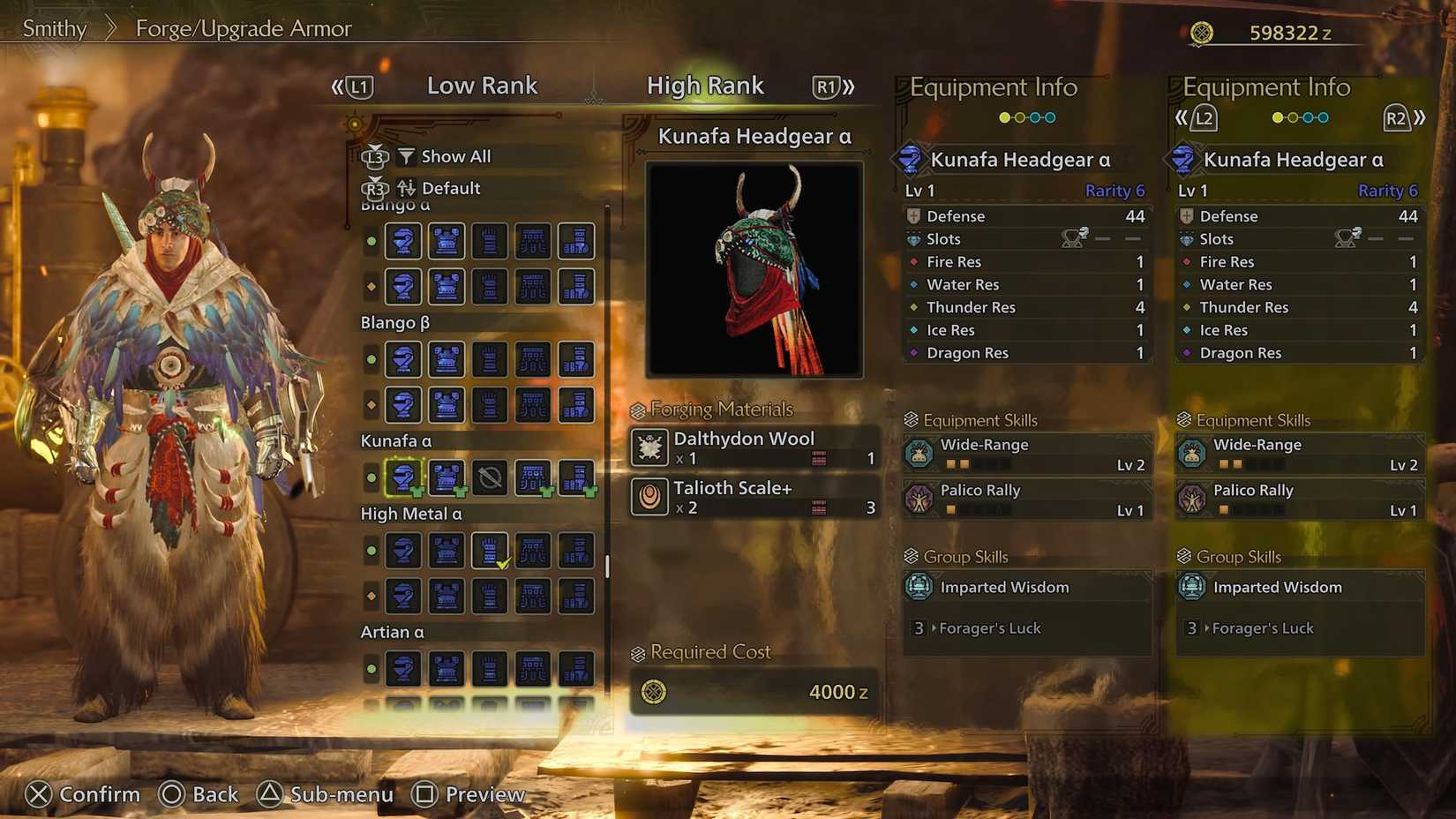The height and width of the screenshot is (819, 1456).
Task: Select the Kunafa α headgear icon
Action: [403, 477]
